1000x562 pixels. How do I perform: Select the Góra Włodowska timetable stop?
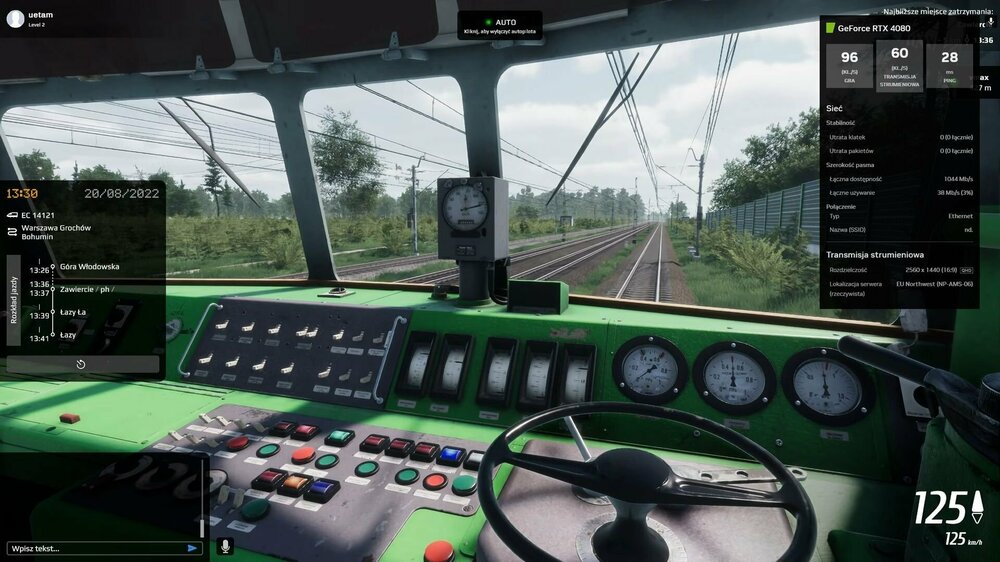click(89, 267)
